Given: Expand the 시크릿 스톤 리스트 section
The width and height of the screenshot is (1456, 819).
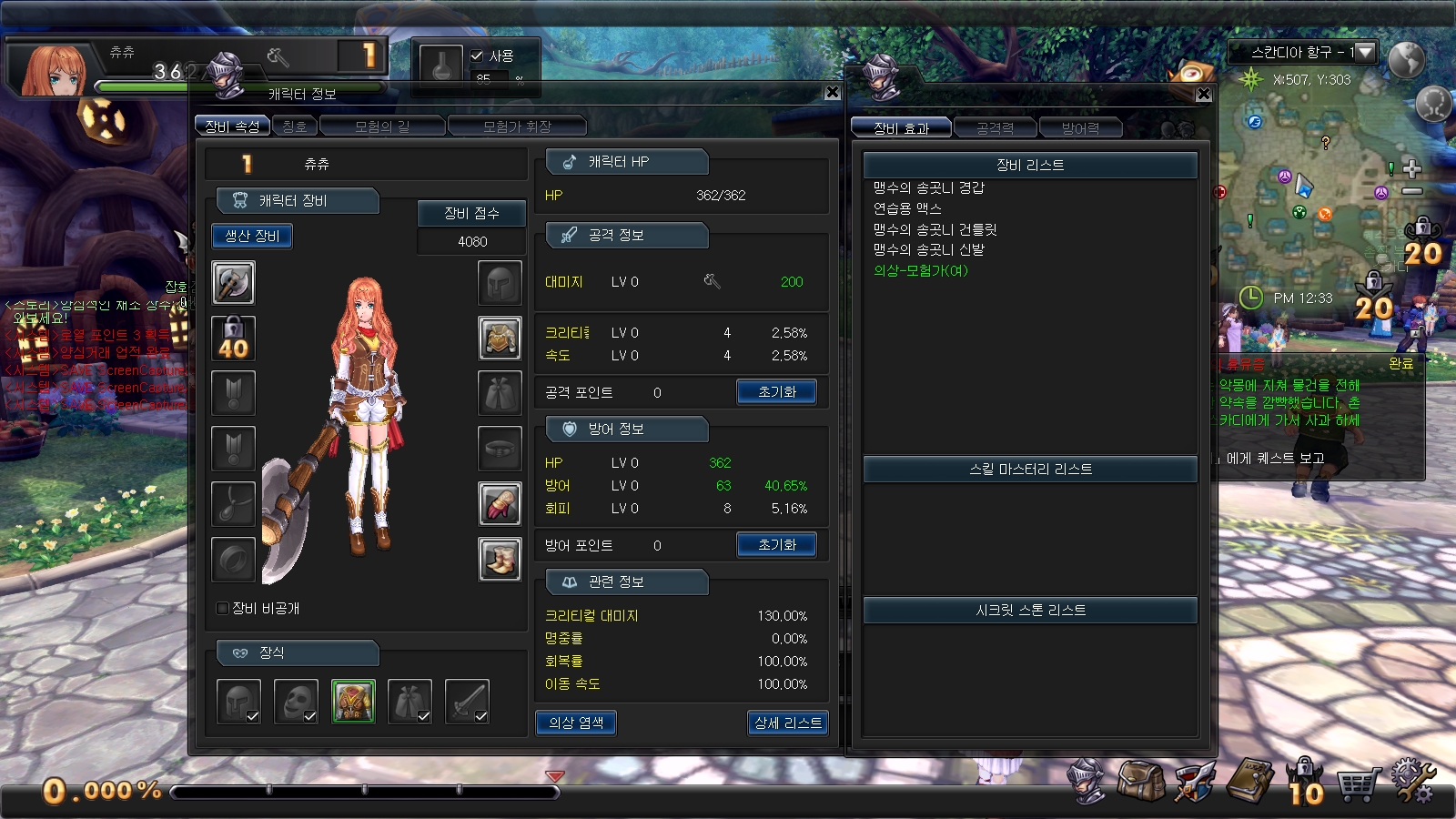Looking at the screenshot, I should click(1030, 610).
